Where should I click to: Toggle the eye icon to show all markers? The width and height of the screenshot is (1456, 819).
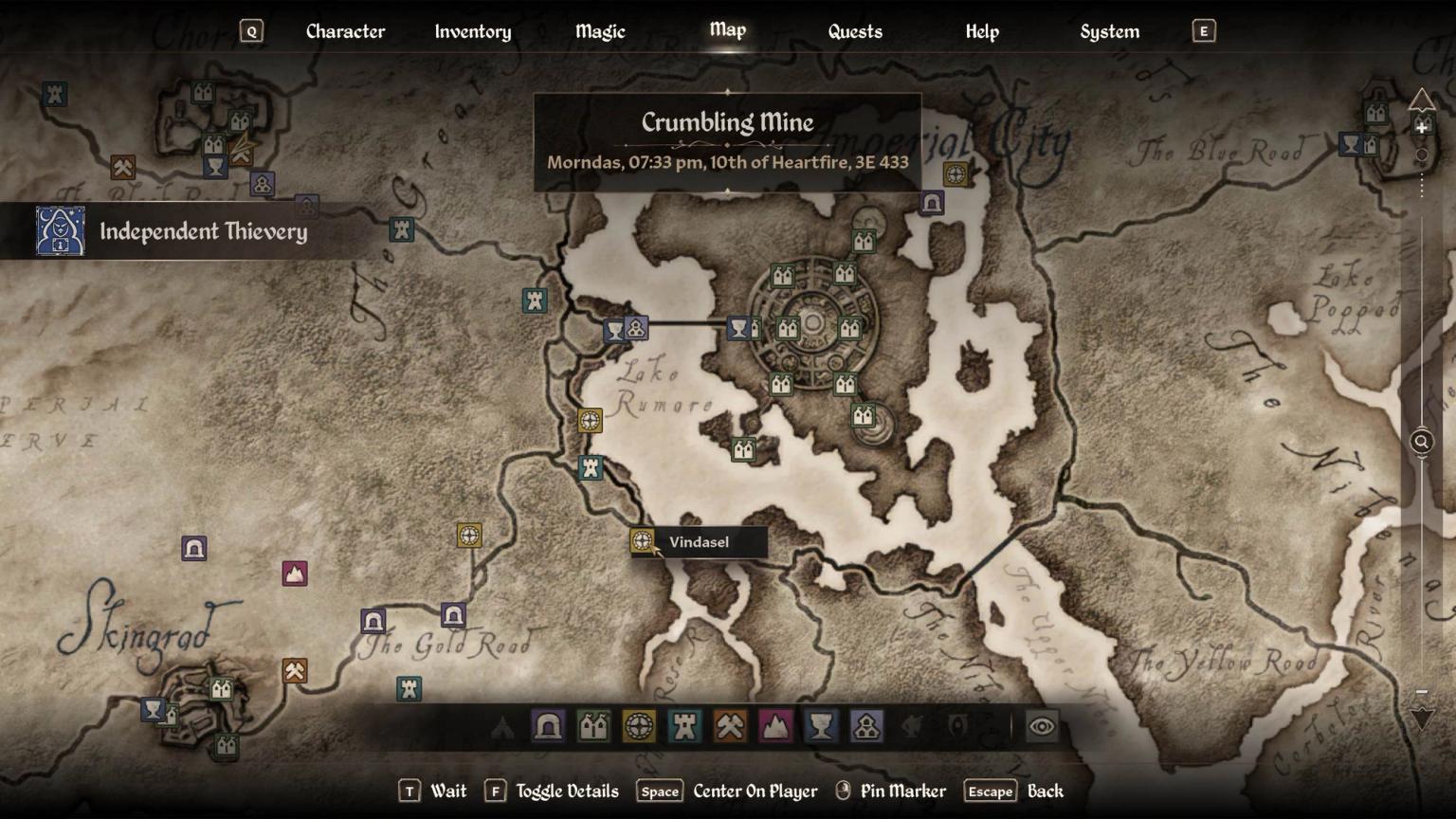[1042, 727]
